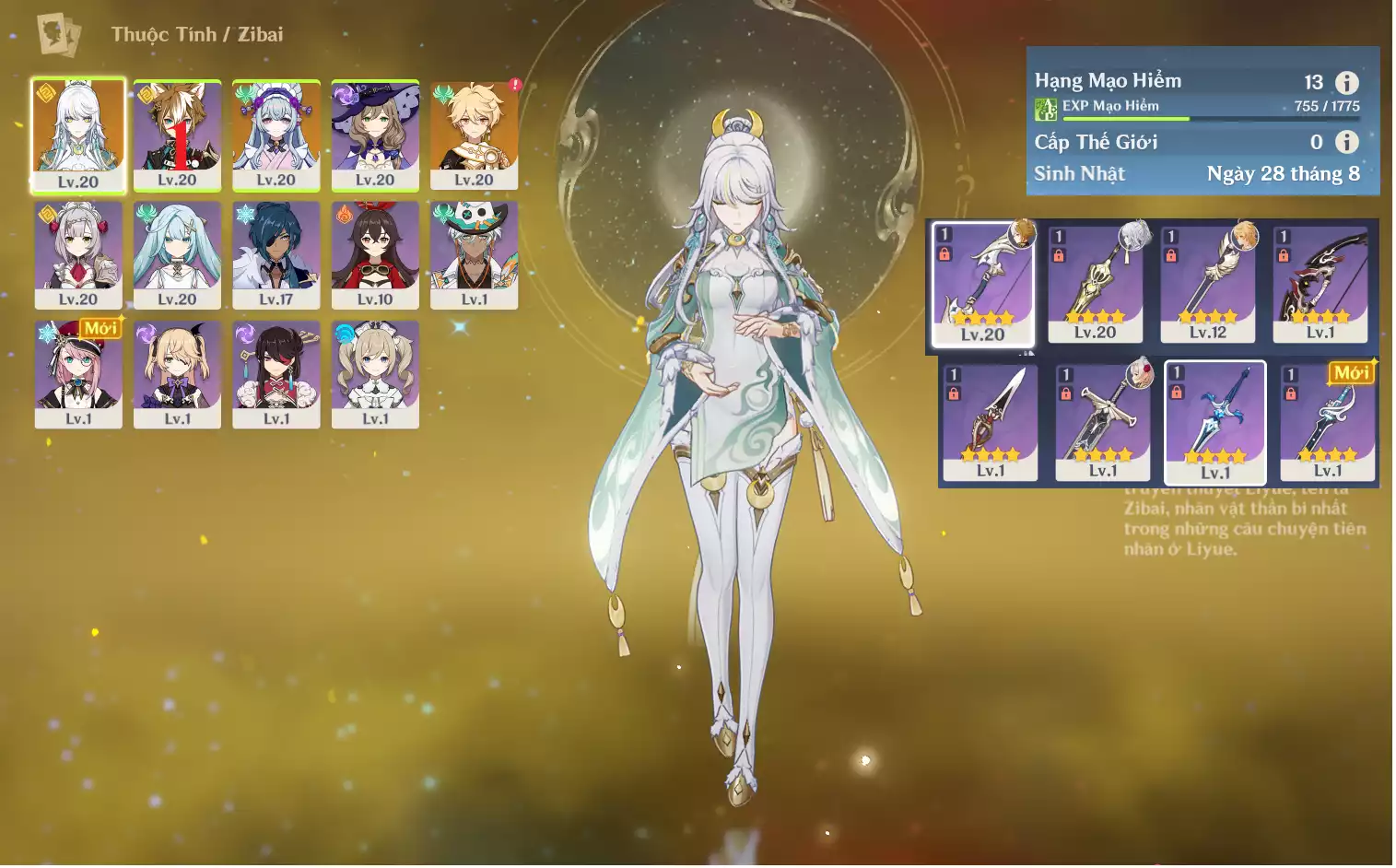Select Kaeya at Lv.17
This screenshot has width=1396, height=868.
276,254
